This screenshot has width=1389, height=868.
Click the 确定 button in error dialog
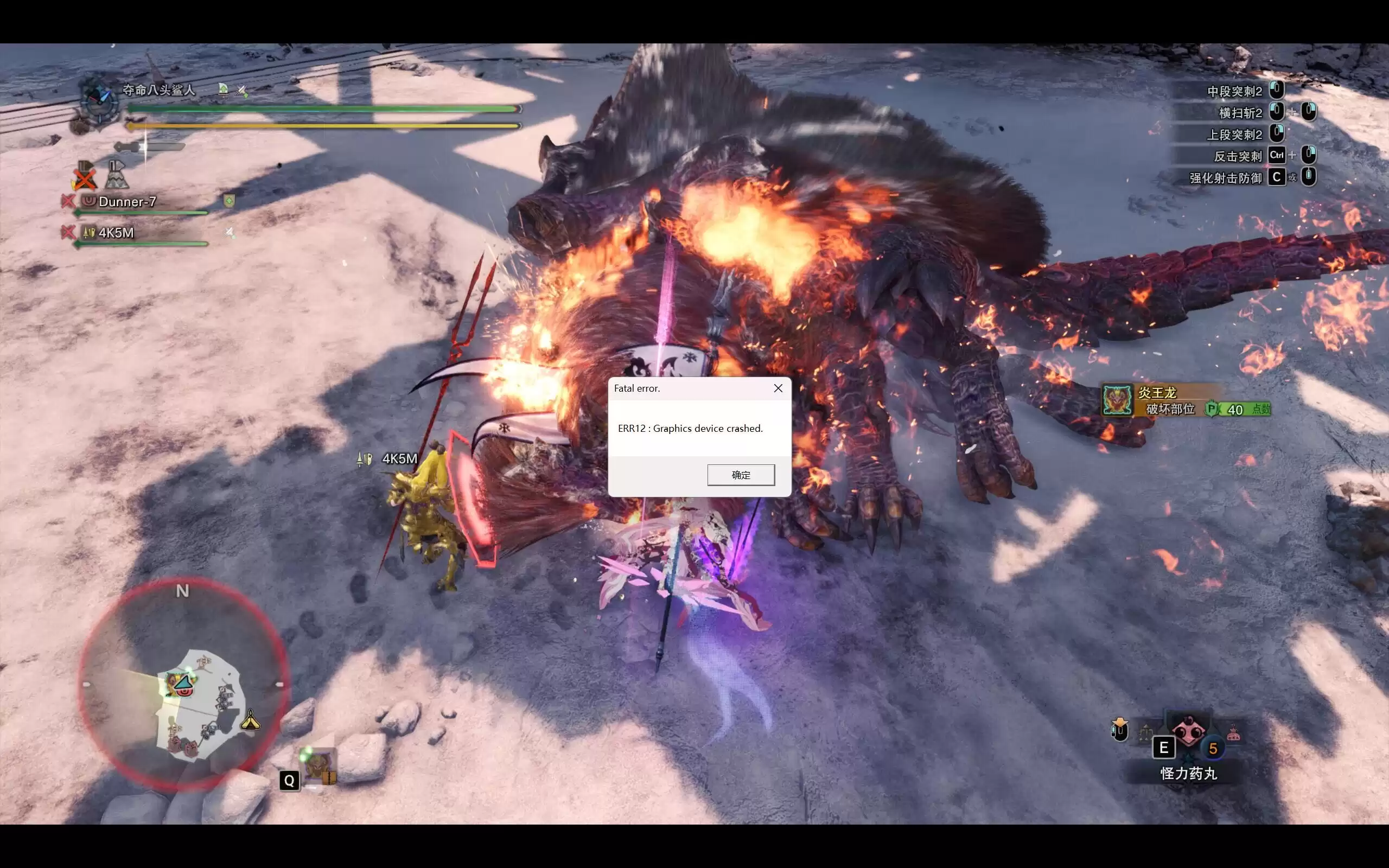(x=741, y=475)
